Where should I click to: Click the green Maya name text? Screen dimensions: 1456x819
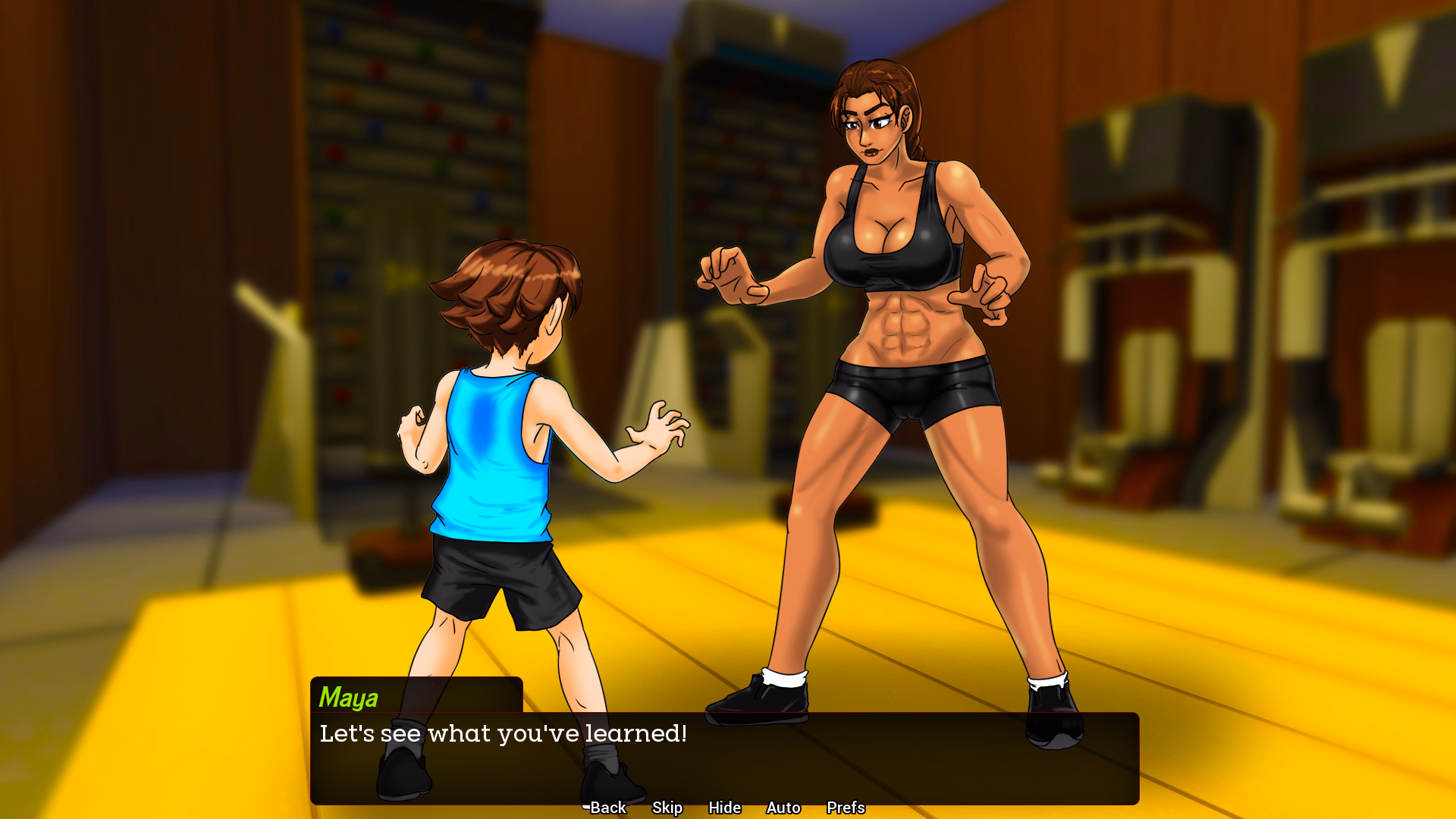348,698
